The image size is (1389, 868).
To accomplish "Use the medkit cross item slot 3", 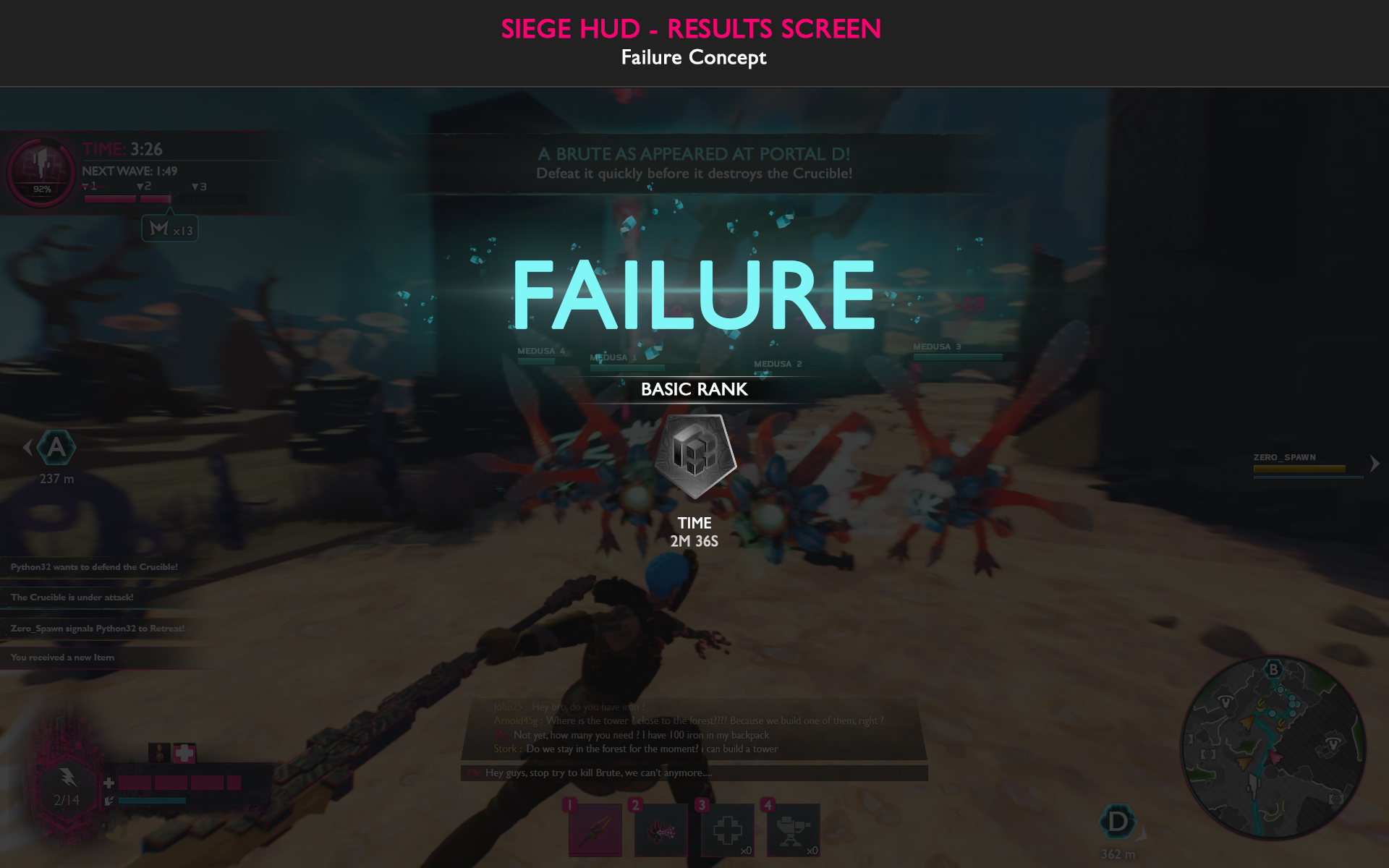I will (727, 829).
